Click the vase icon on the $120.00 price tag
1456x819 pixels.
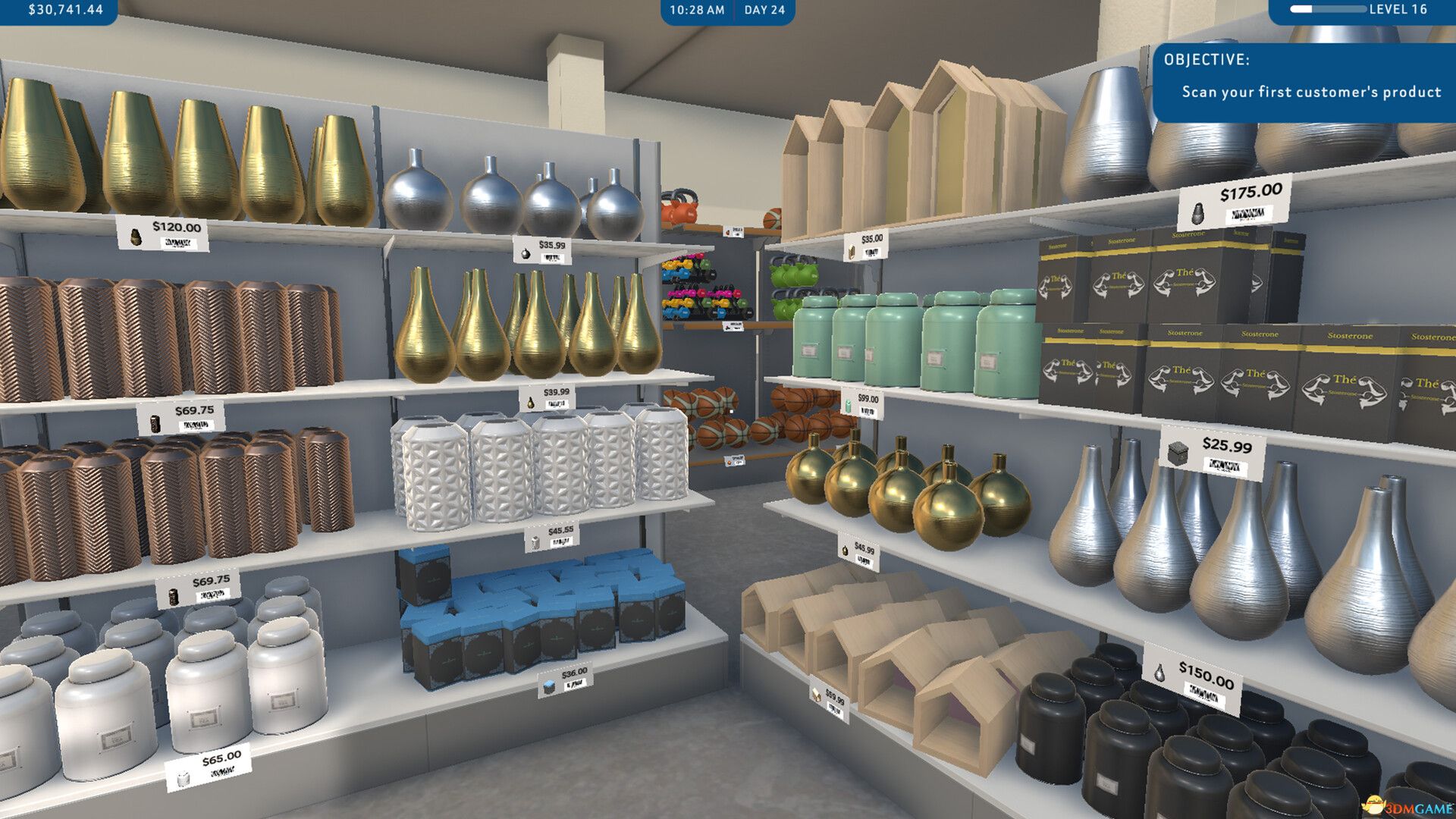click(x=137, y=238)
